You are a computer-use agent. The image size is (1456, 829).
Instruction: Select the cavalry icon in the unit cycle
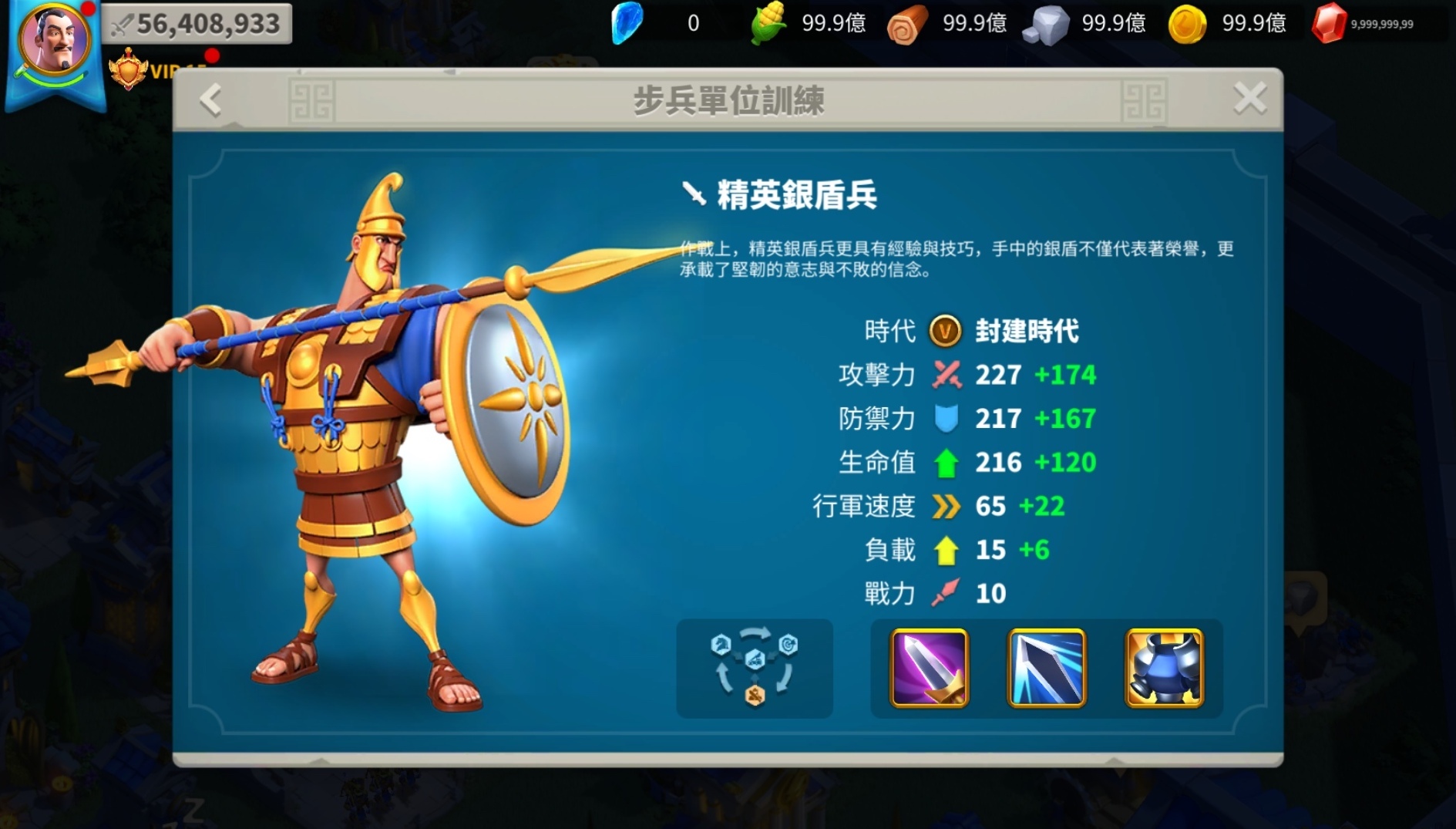pyautogui.click(x=721, y=644)
